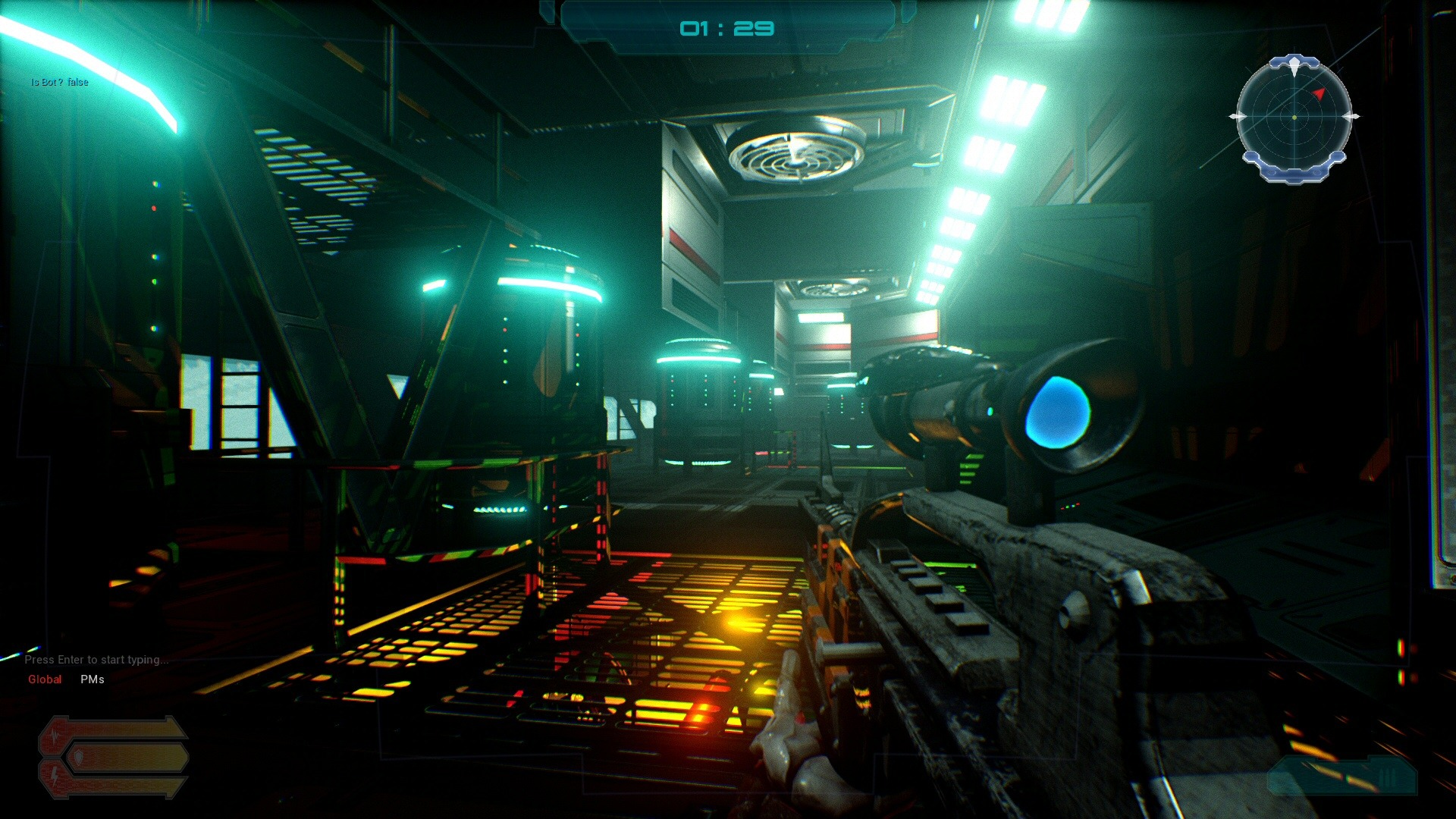
Task: Open the PMs chat tab
Action: pyautogui.click(x=90, y=680)
